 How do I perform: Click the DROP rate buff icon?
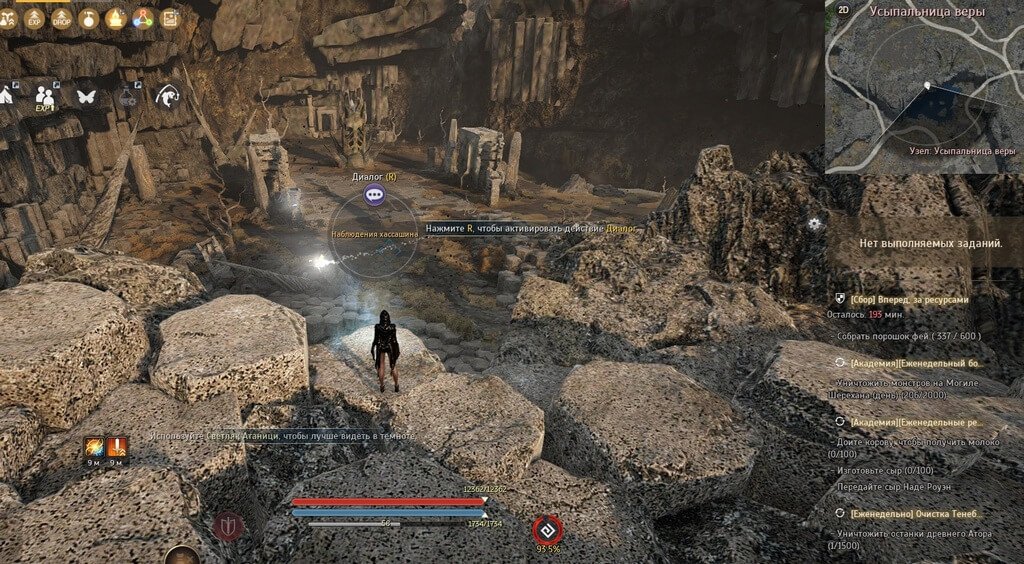(x=64, y=17)
